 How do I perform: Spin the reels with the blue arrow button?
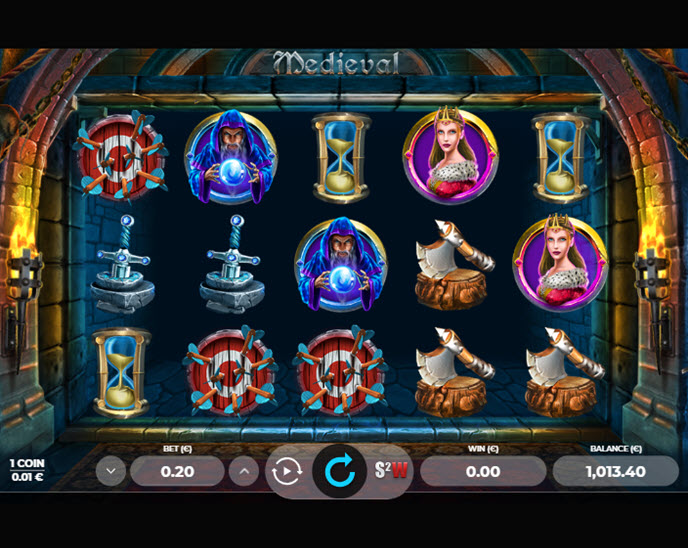(339, 471)
